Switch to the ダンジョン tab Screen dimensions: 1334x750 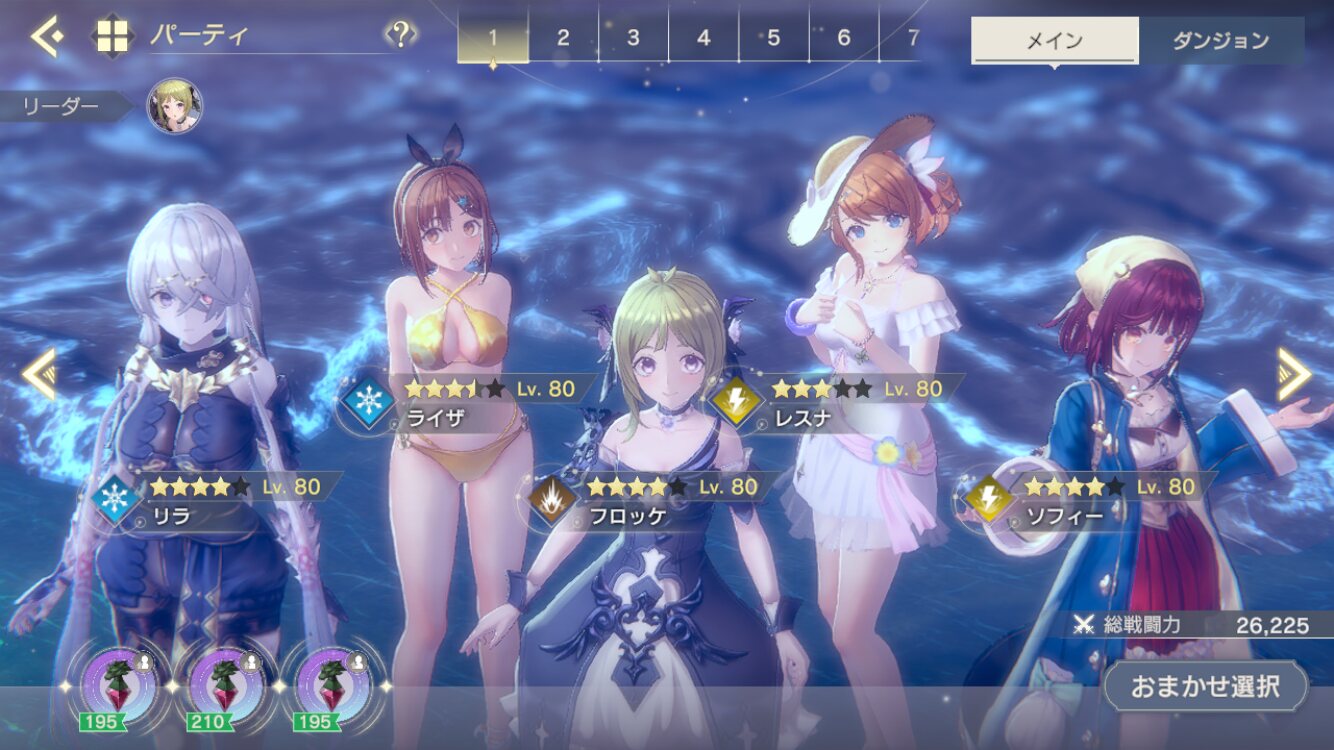click(1220, 41)
